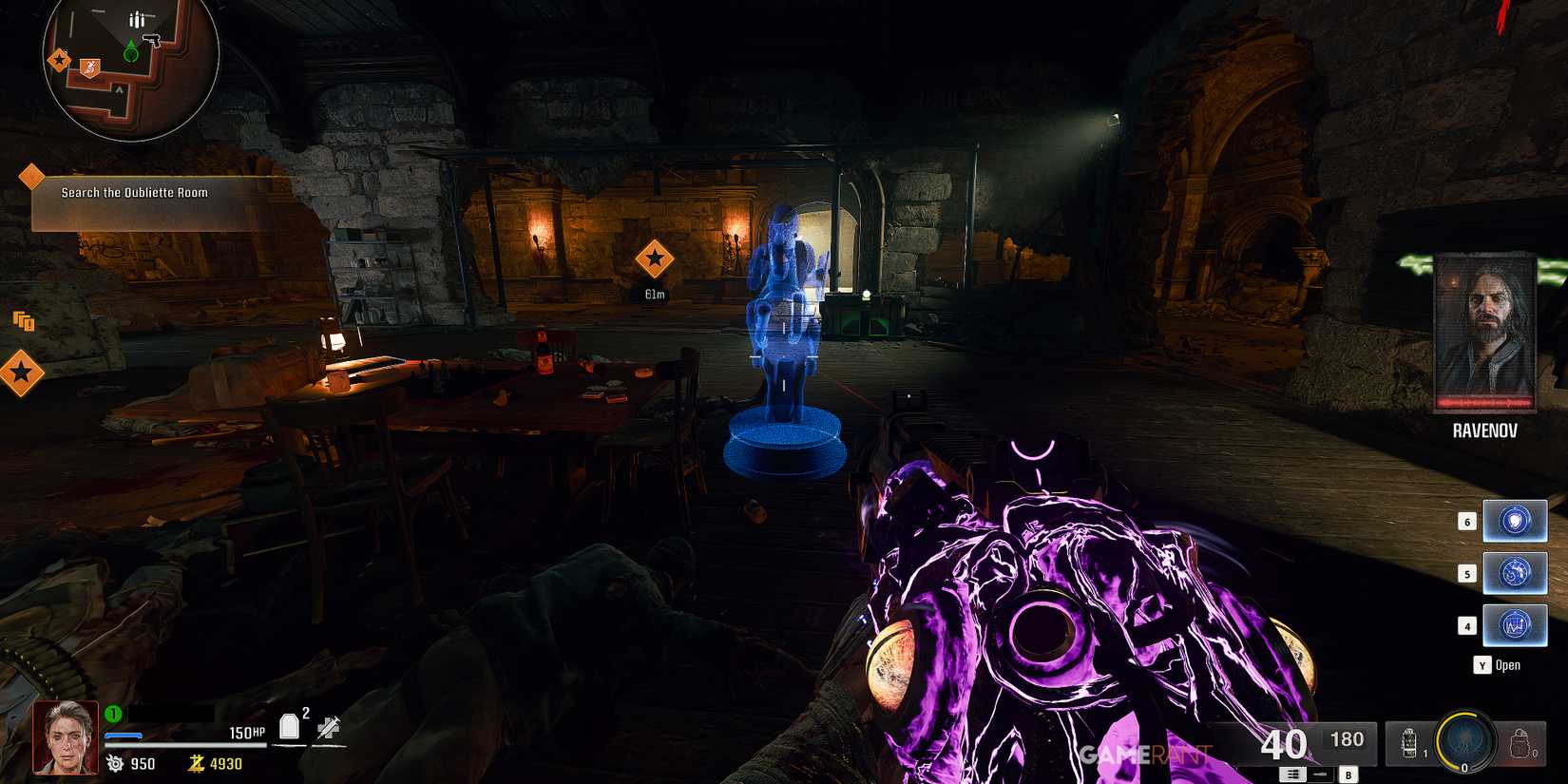Screen dimensions: 1568x784
Task: Click the 61m waypoint diamond marker
Action: click(x=655, y=259)
